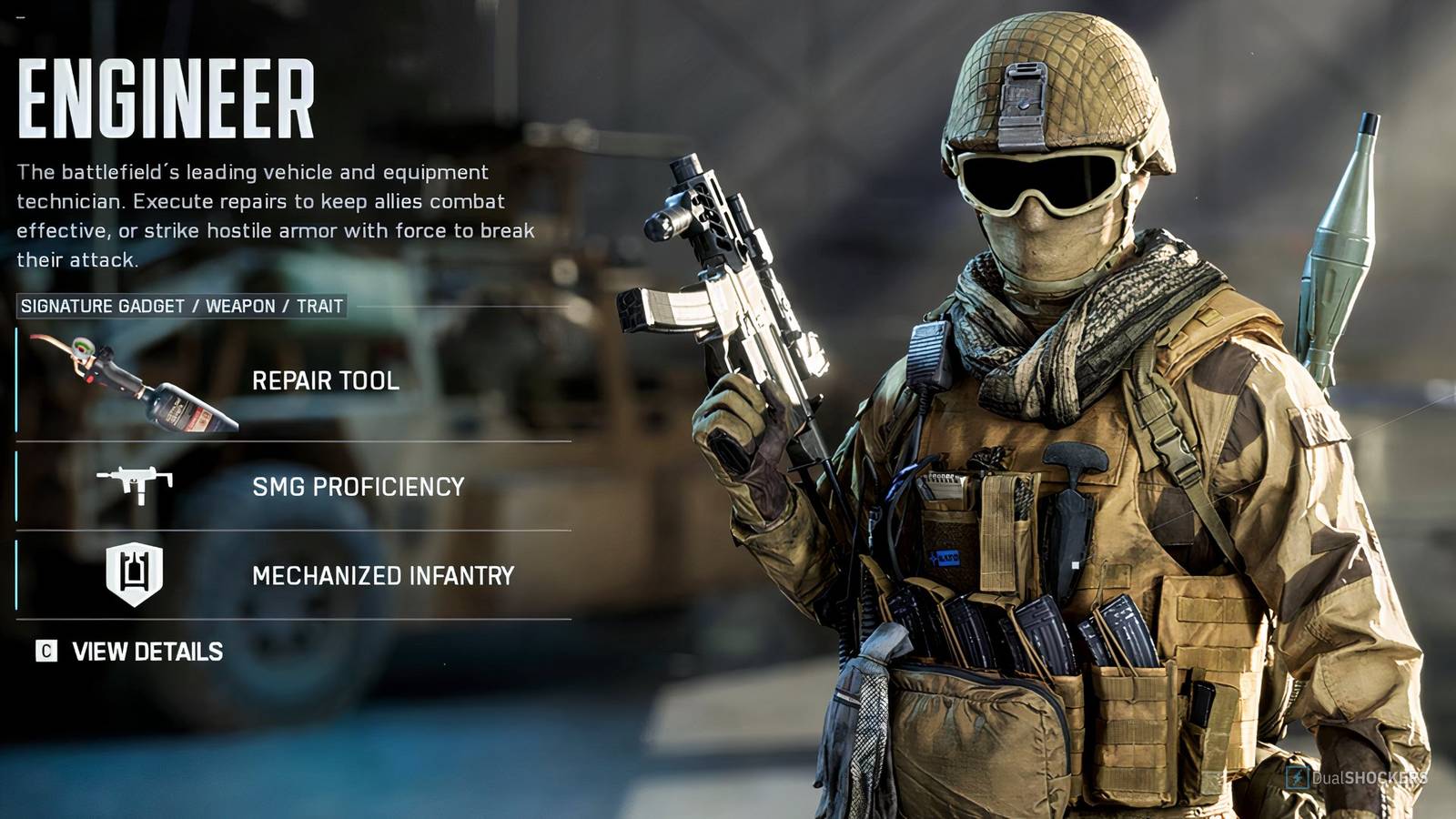Click the DualShockers lightning logo
This screenshot has width=1456, height=819.
coord(1296,778)
